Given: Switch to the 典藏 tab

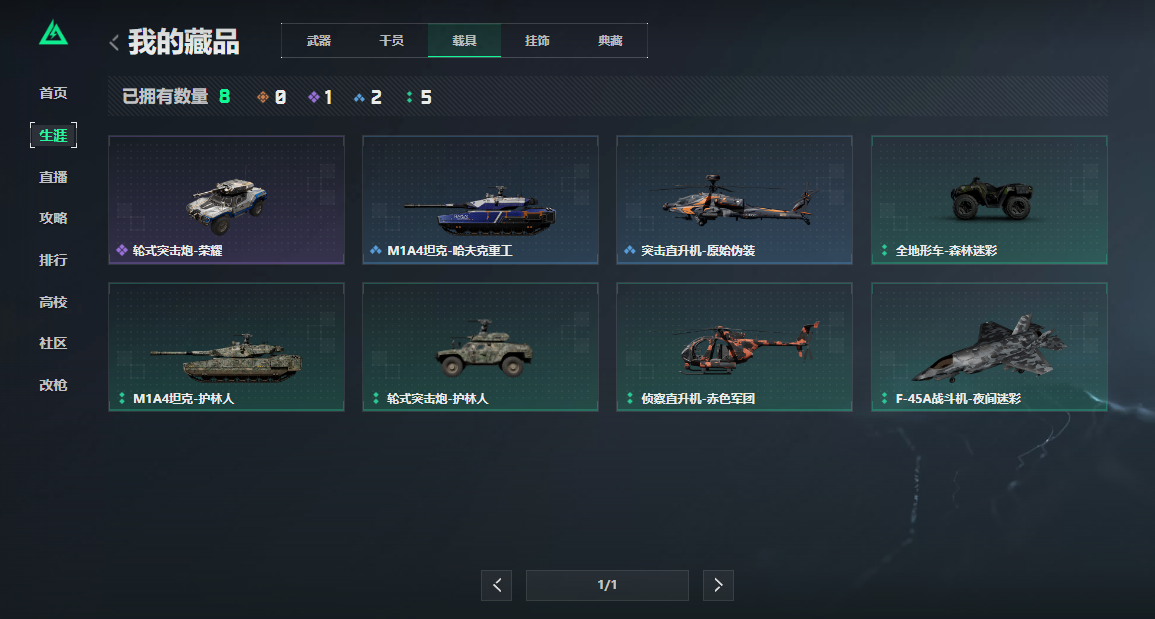Looking at the screenshot, I should tap(610, 41).
